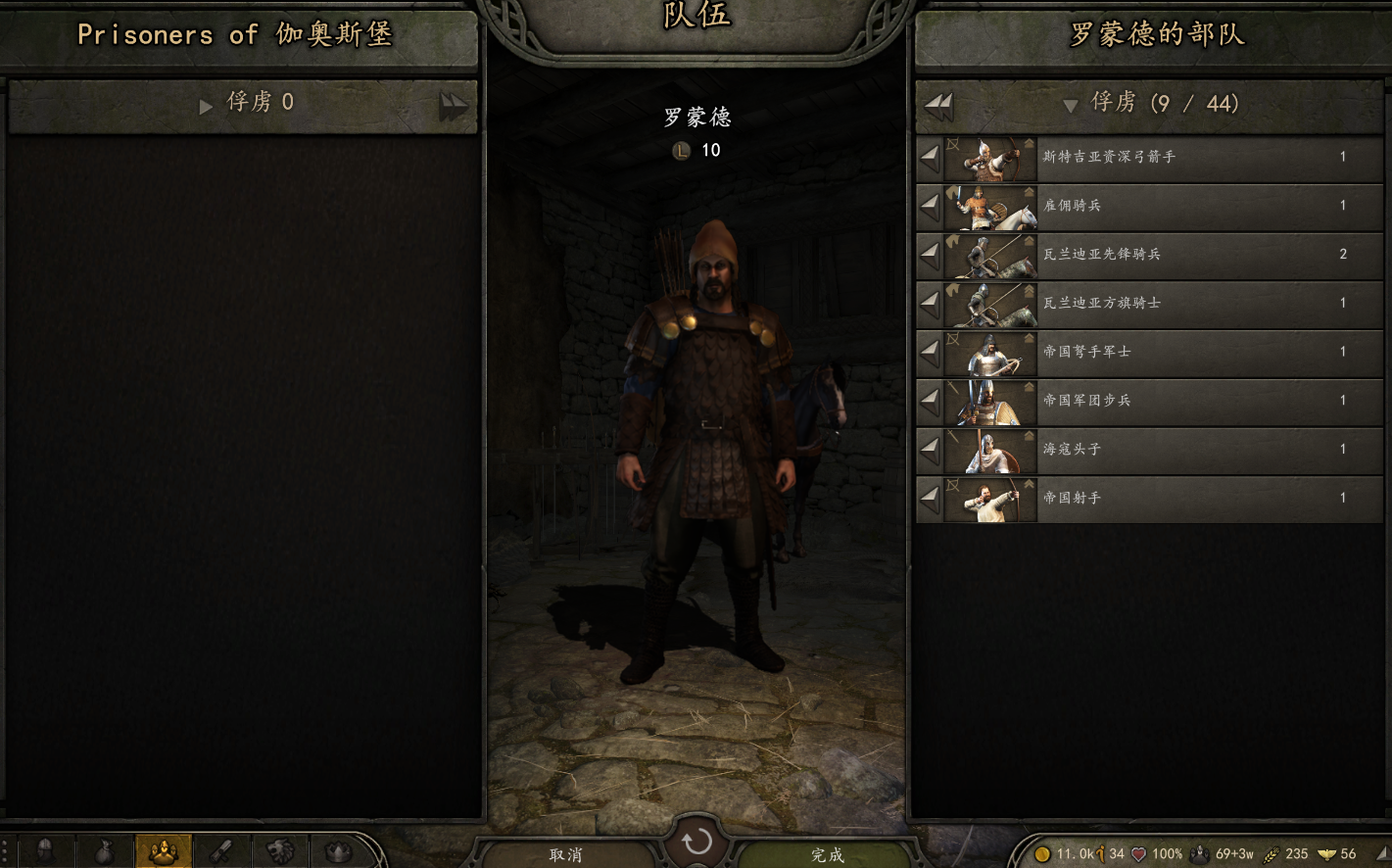Viewport: 1392px width, 868px height.
Task: Transfer 帝国军团步兵 using its left arrow
Action: click(930, 401)
